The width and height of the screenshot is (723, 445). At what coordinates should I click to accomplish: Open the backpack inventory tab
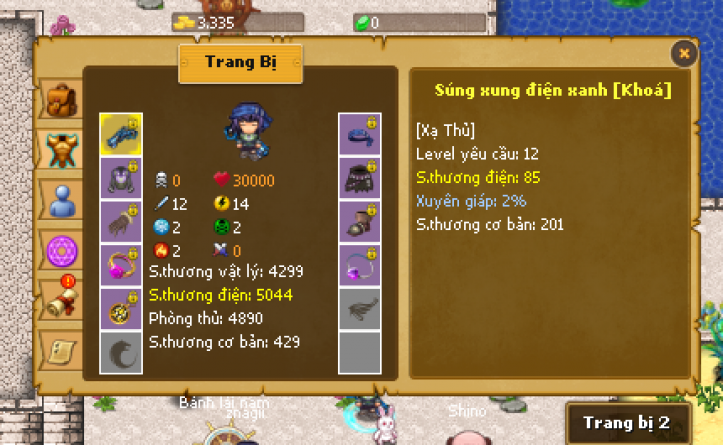(62, 102)
